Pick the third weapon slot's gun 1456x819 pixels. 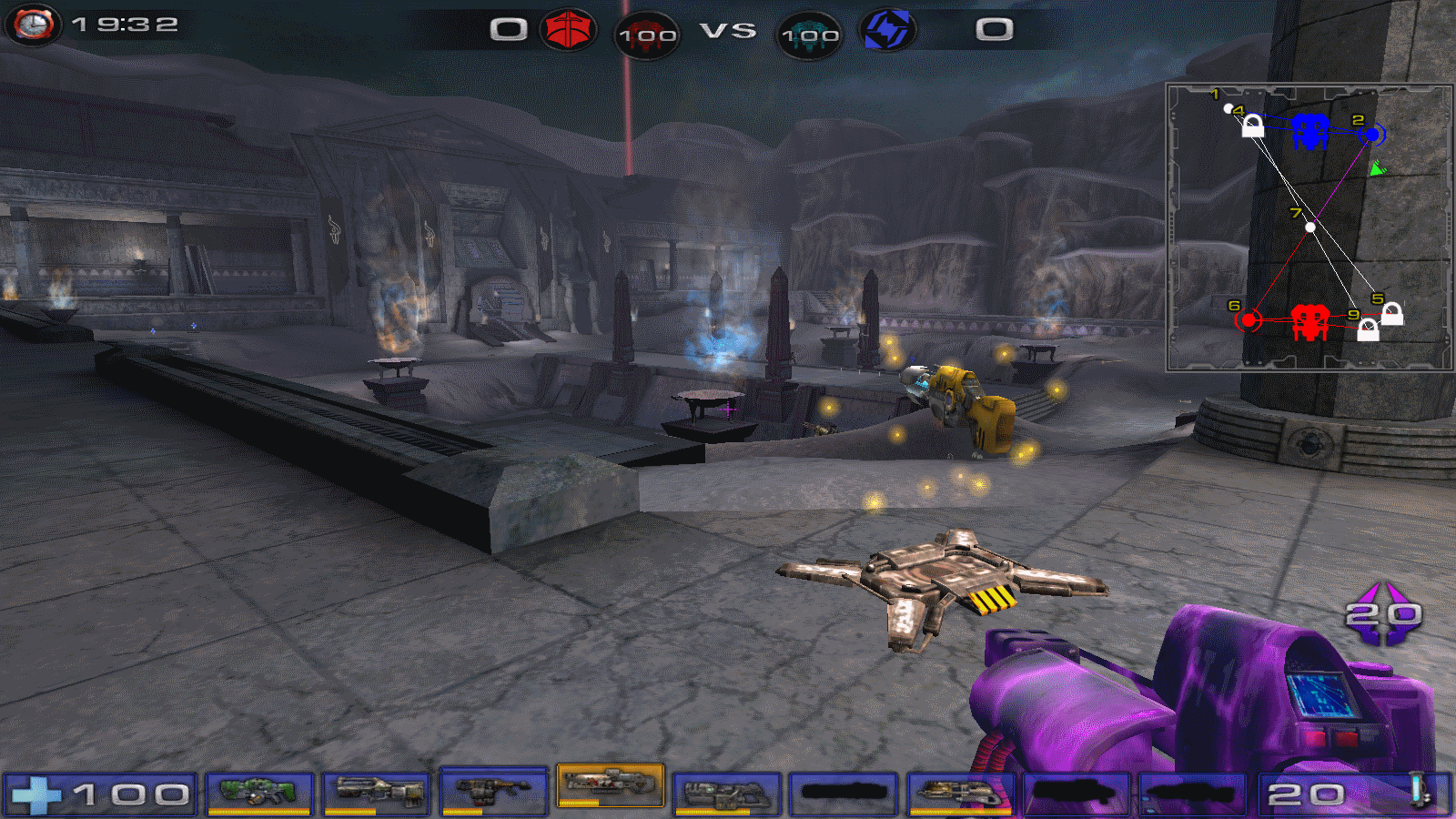click(x=493, y=791)
